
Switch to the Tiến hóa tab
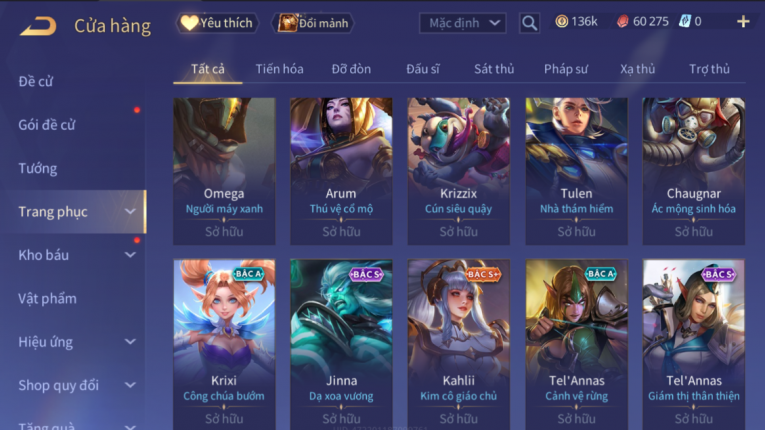pyautogui.click(x=279, y=69)
